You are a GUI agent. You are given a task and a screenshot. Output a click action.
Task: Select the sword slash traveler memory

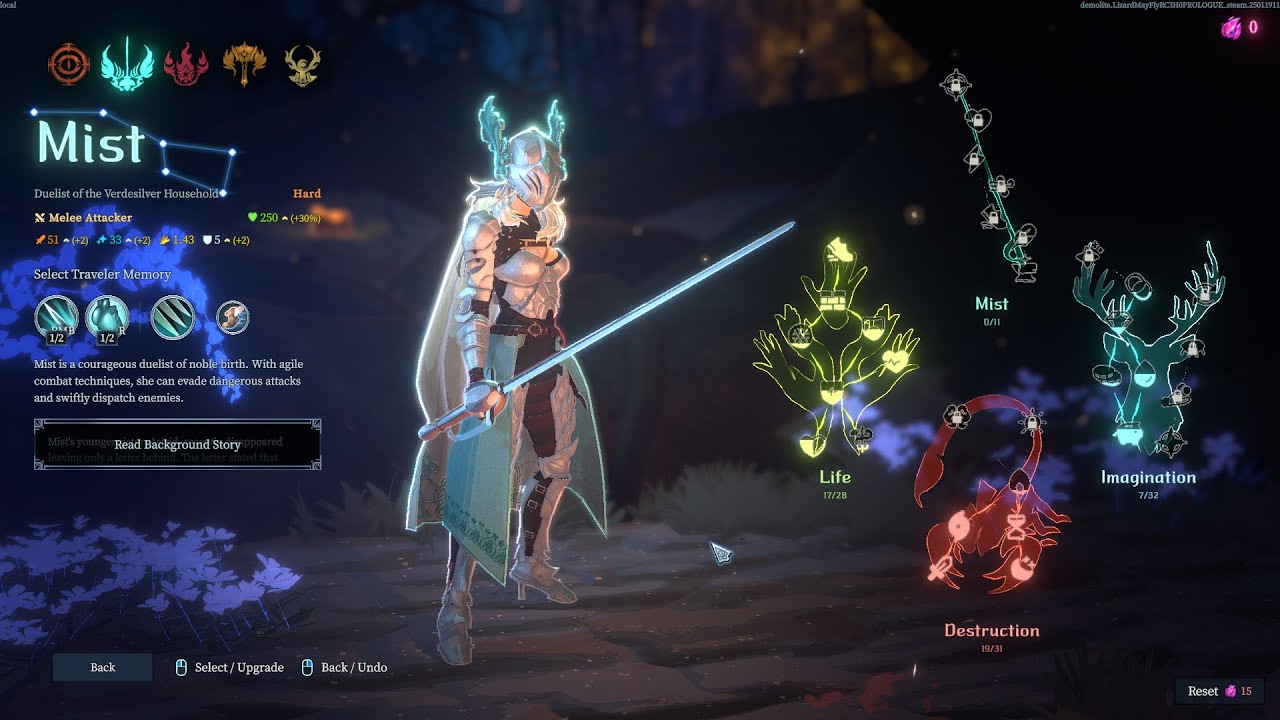click(x=56, y=318)
